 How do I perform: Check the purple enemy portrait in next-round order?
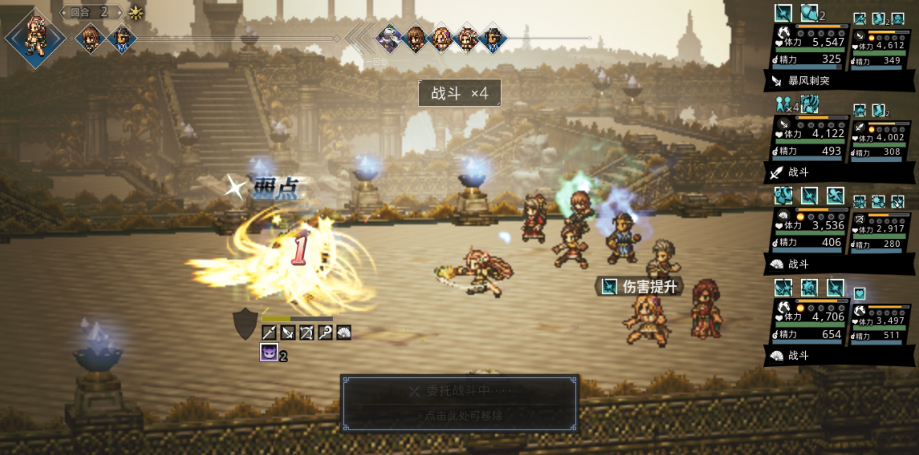[x=388, y=39]
